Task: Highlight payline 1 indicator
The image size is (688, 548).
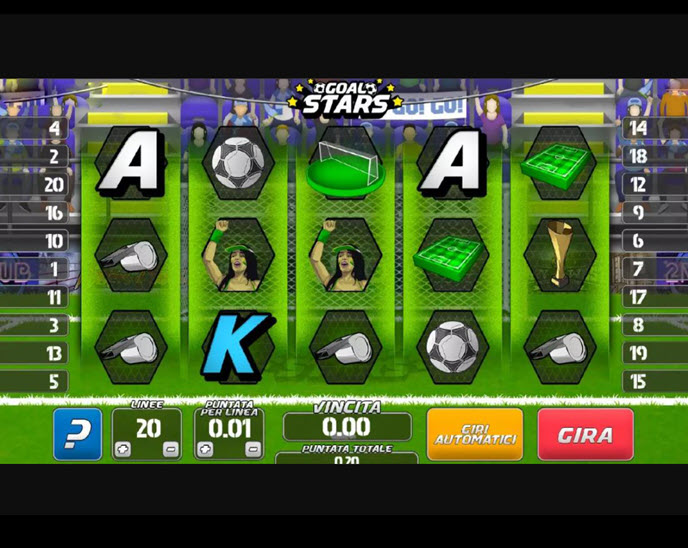Action: coord(54,269)
